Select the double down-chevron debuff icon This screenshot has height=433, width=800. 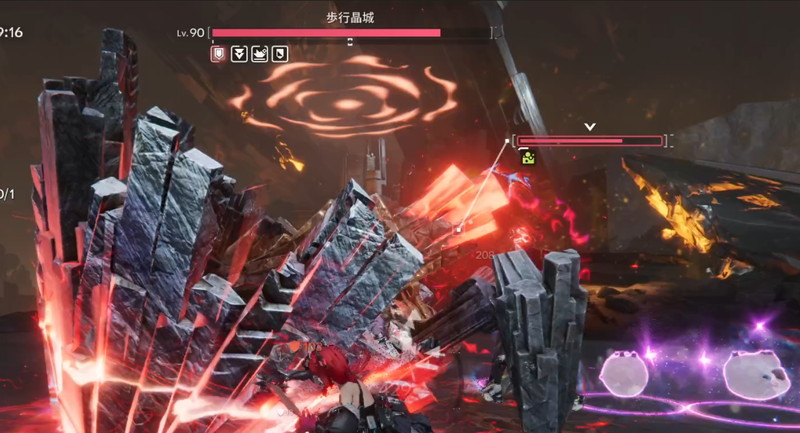click(x=239, y=54)
